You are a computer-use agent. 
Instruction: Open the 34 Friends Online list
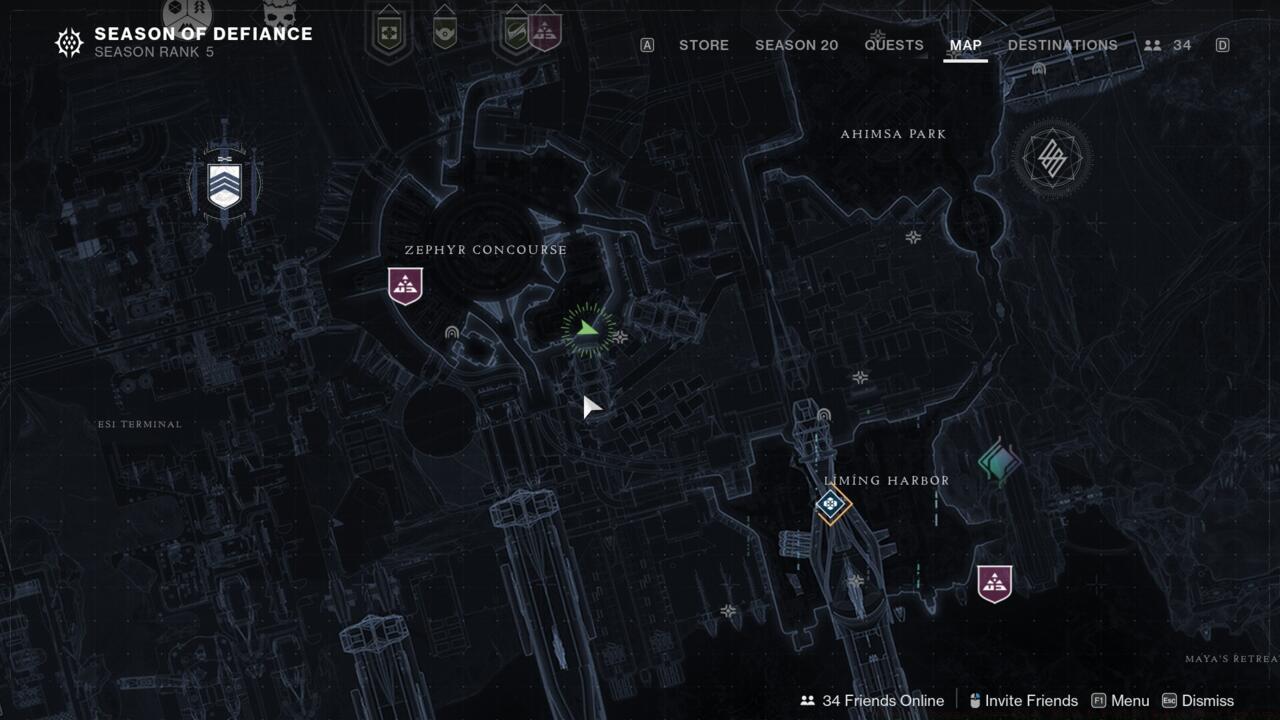coord(872,700)
